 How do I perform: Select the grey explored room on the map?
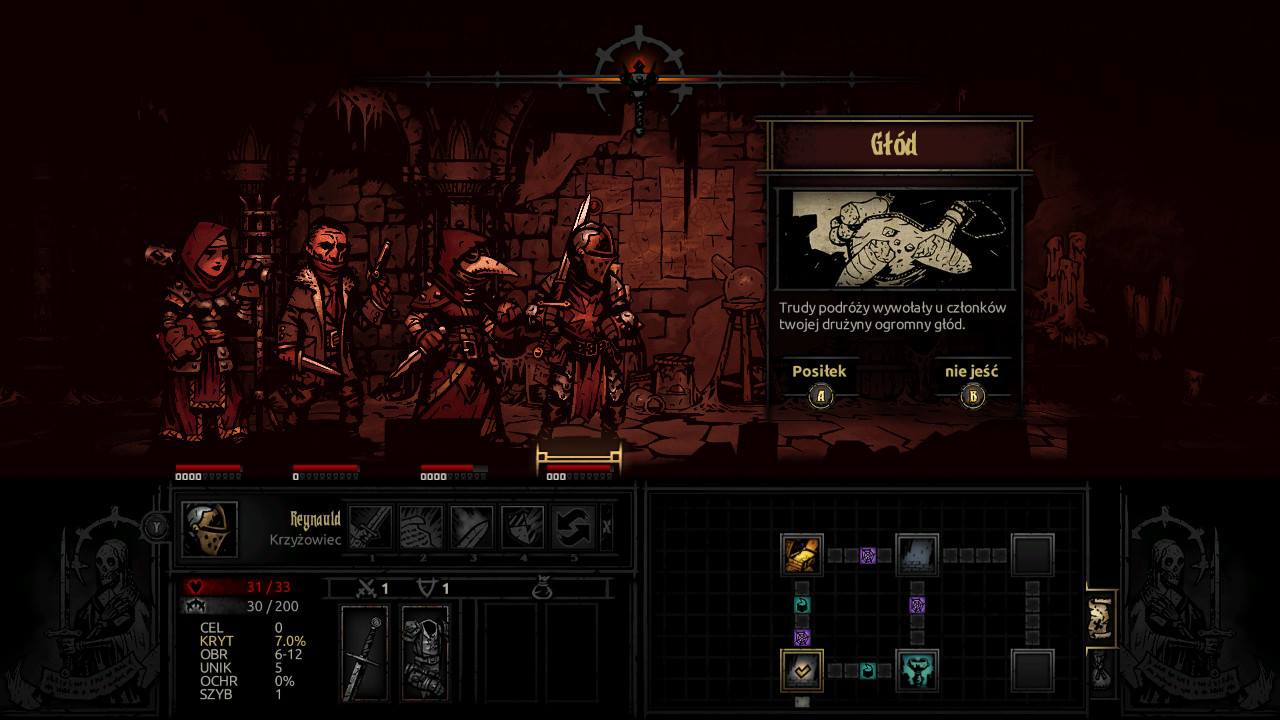pyautogui.click(x=917, y=555)
